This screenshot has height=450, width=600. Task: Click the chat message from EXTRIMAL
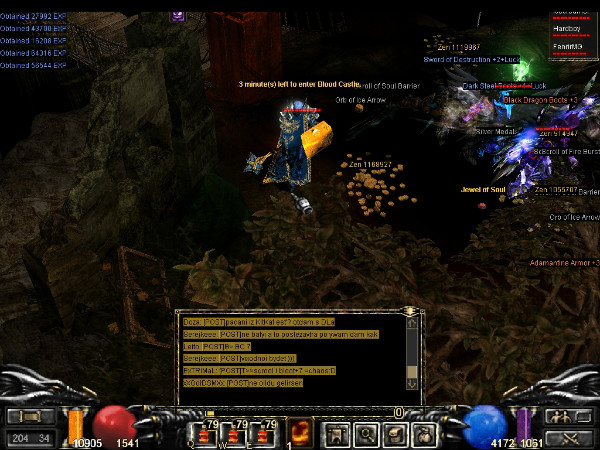(x=260, y=370)
